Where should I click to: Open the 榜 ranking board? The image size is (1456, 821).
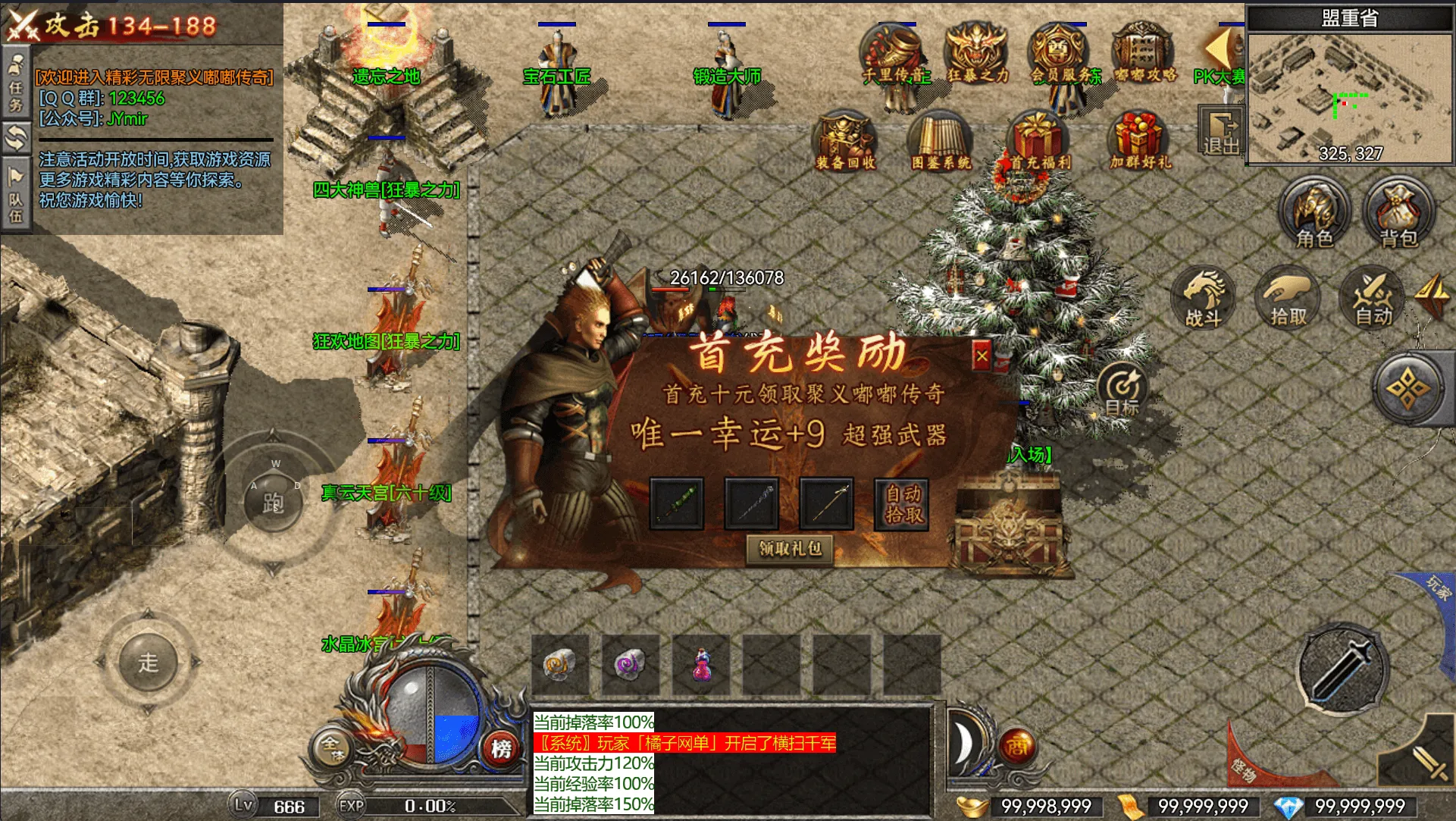(501, 748)
